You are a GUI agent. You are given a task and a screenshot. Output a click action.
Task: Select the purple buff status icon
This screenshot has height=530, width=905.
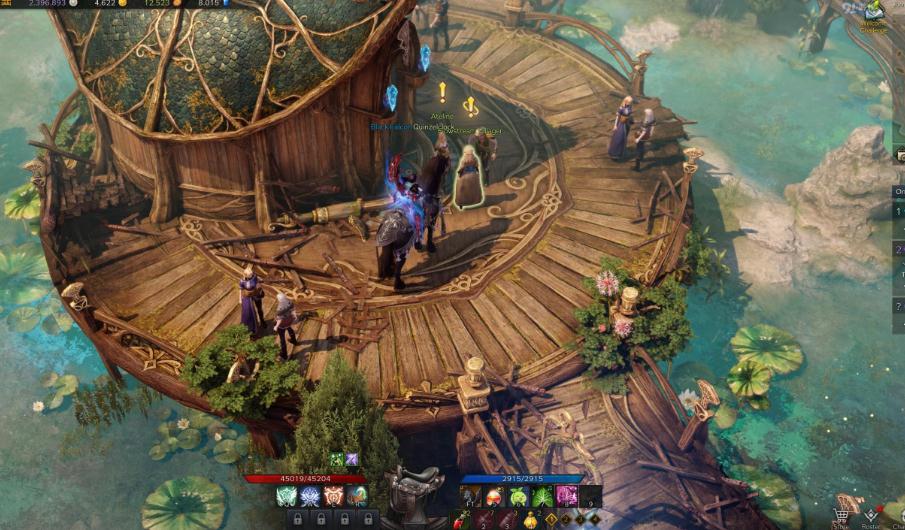point(351,459)
